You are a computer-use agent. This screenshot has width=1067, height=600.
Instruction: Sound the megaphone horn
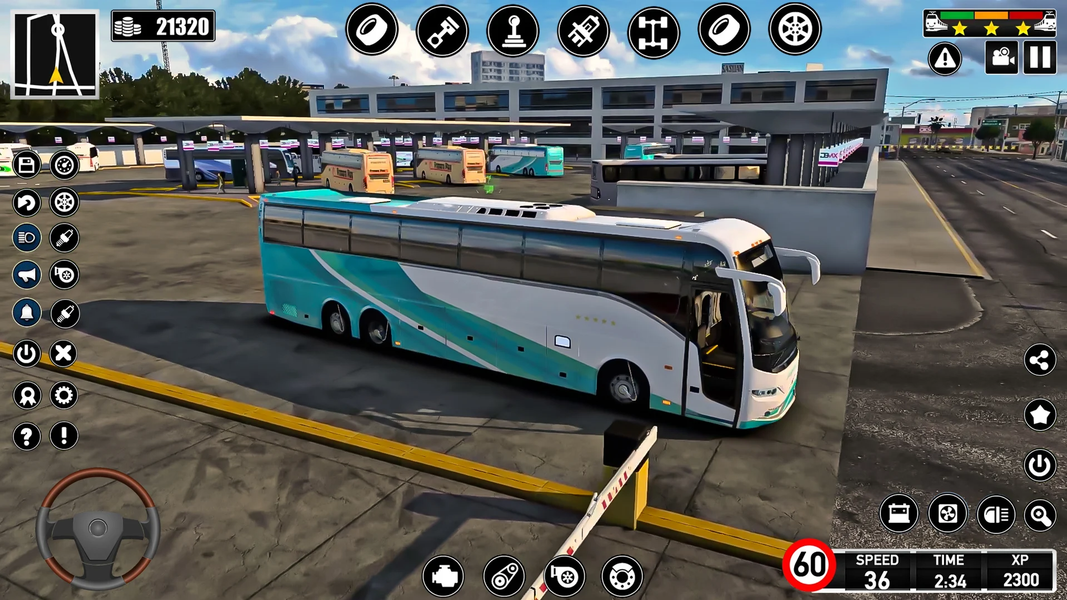27,274
